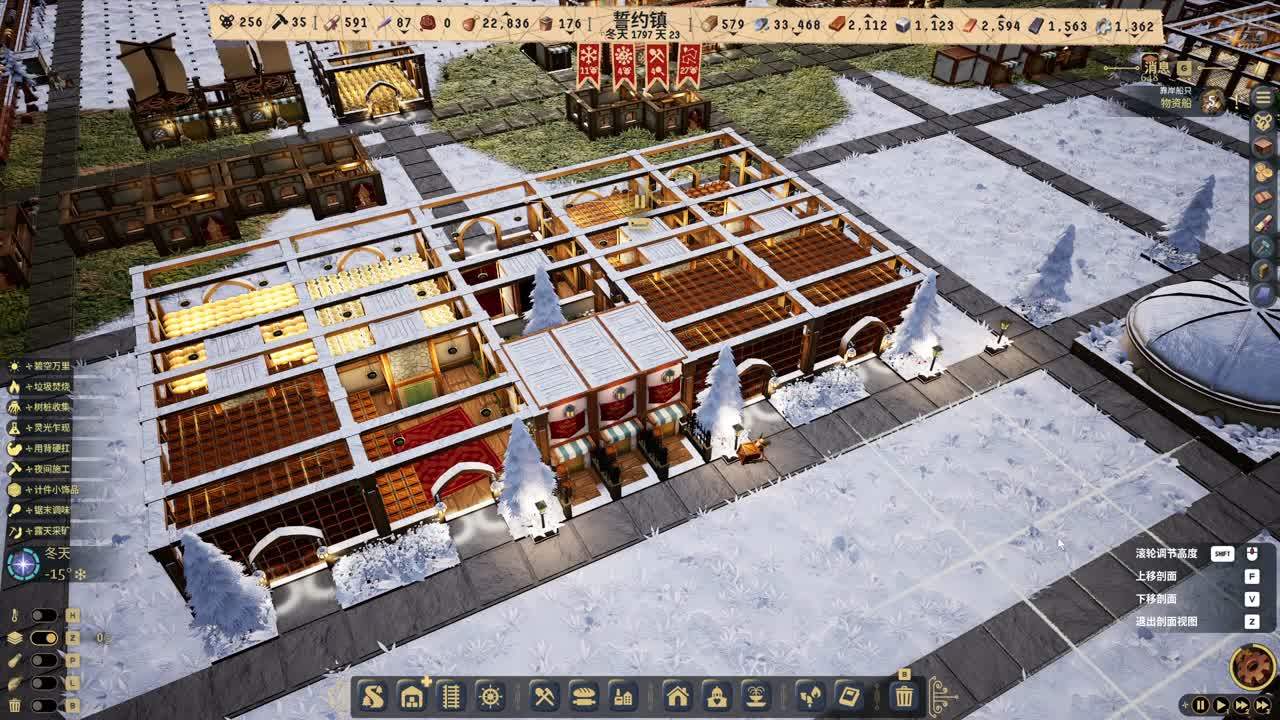Choose the fountain decoration category

point(754,696)
